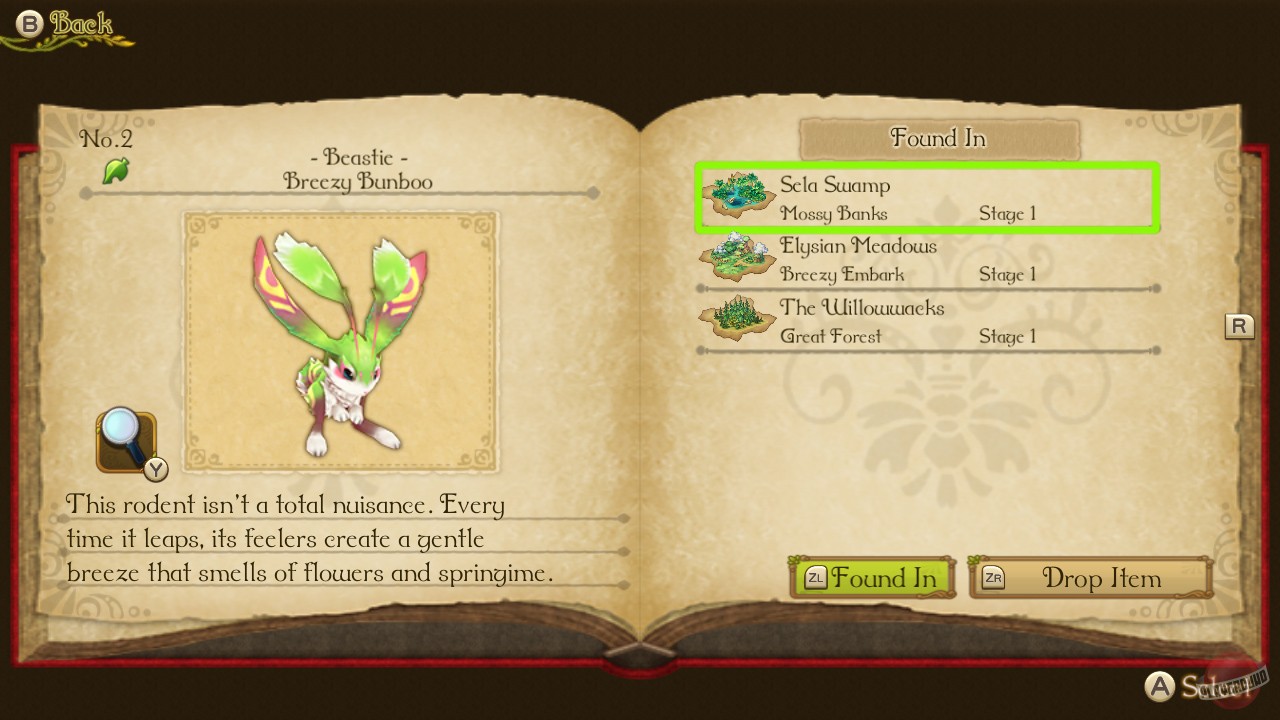This screenshot has height=720, width=1280.
Task: Click the A button prompt at bottom right
Action: [1161, 687]
